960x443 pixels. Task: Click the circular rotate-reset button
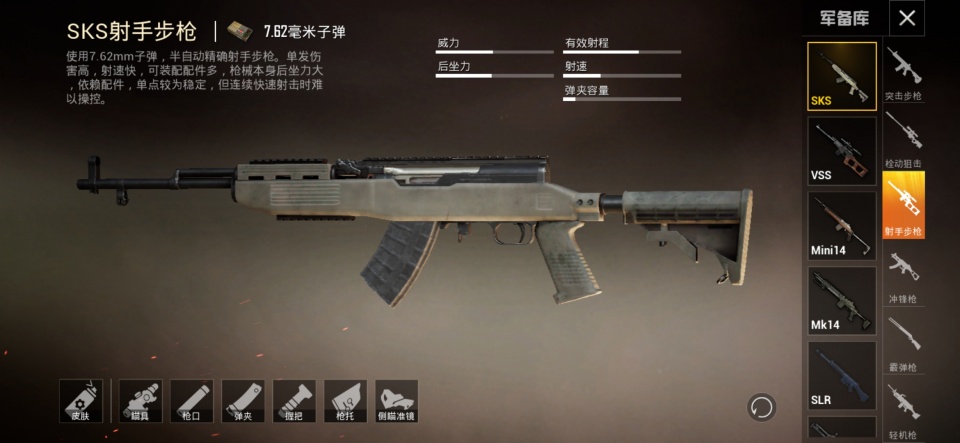(762, 407)
